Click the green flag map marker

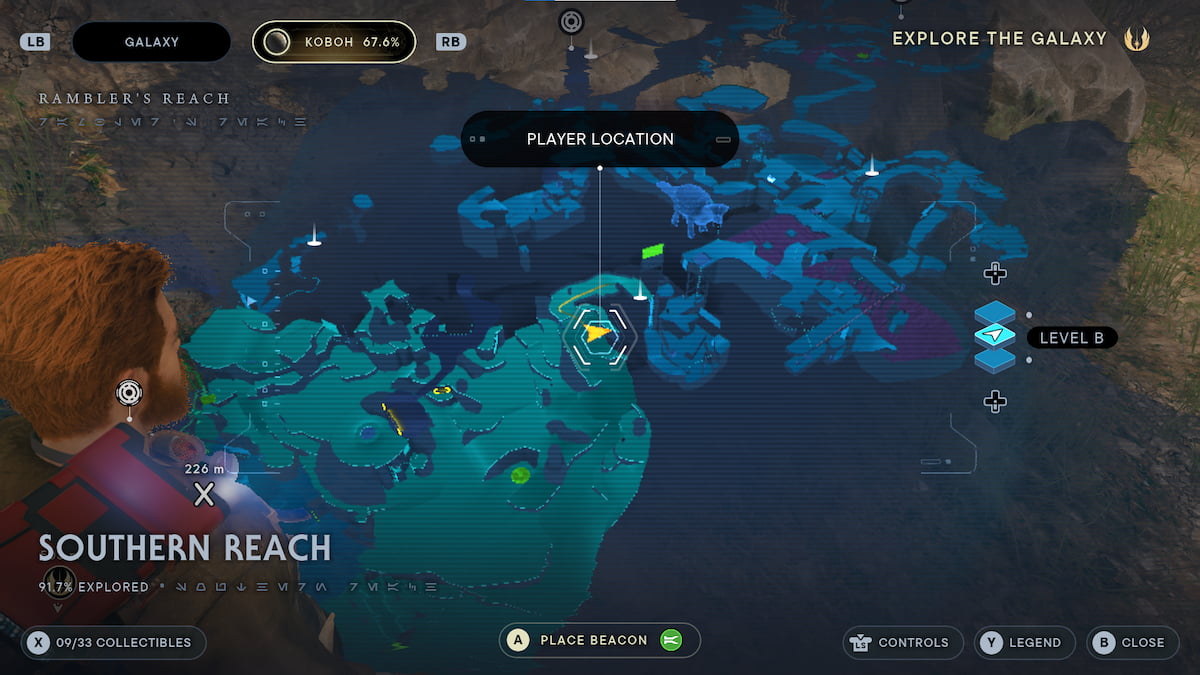653,250
